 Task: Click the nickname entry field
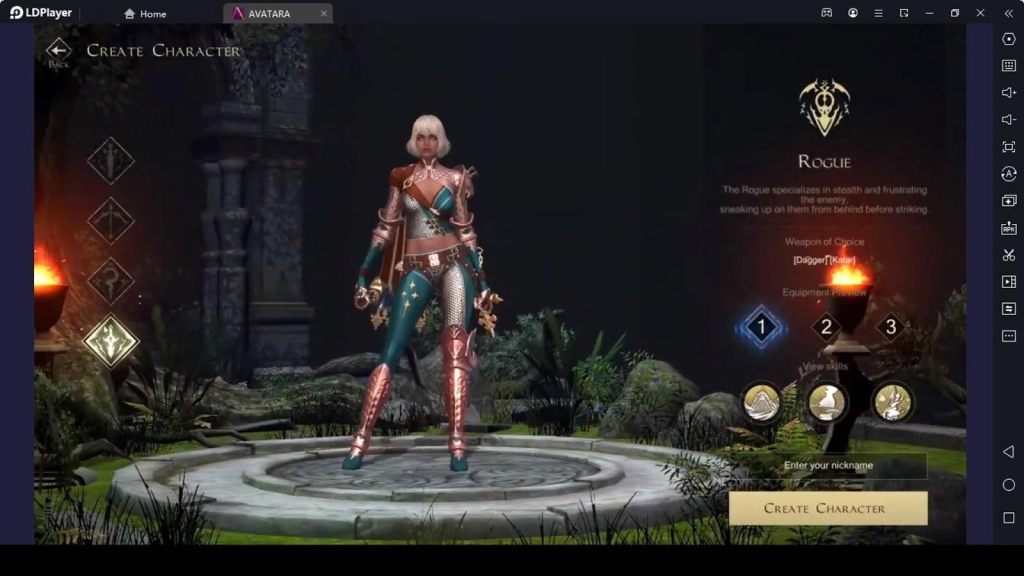point(828,466)
